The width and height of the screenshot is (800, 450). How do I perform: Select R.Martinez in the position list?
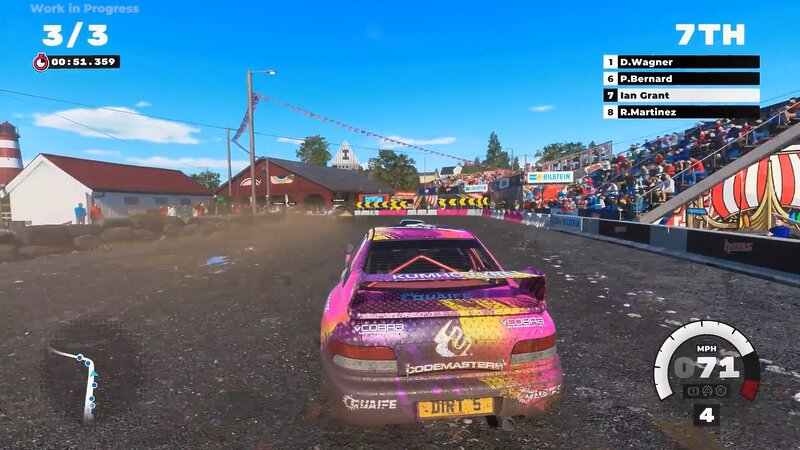[x=681, y=113]
